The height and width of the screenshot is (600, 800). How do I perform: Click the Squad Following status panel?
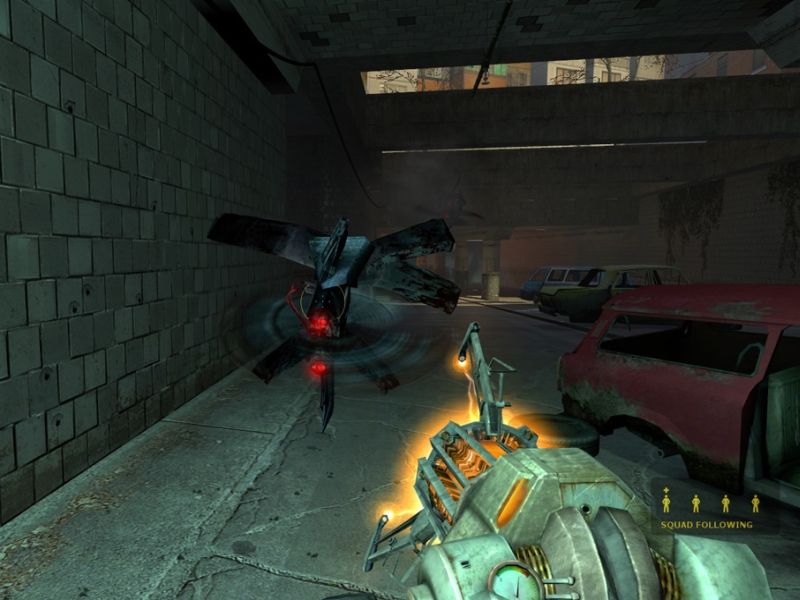point(706,508)
